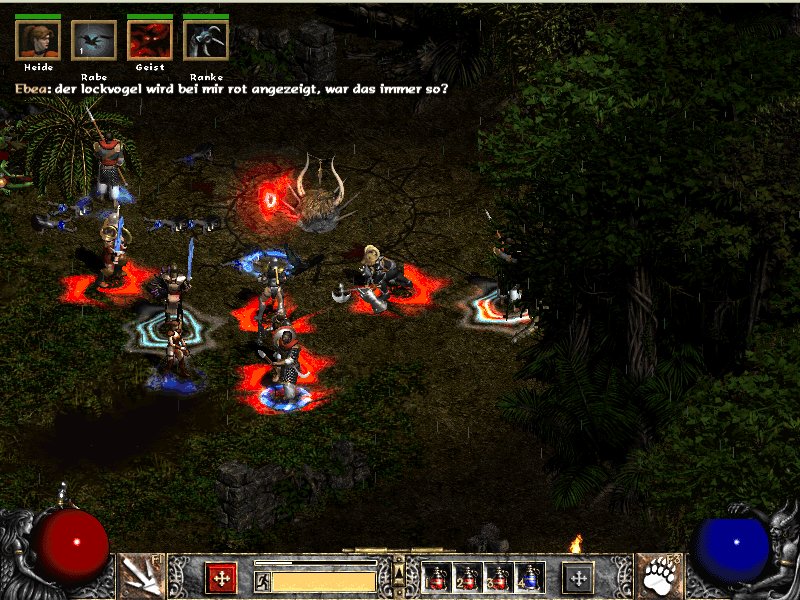Select the Geist spirit portrait
This screenshot has height=600, width=800.
[150, 40]
